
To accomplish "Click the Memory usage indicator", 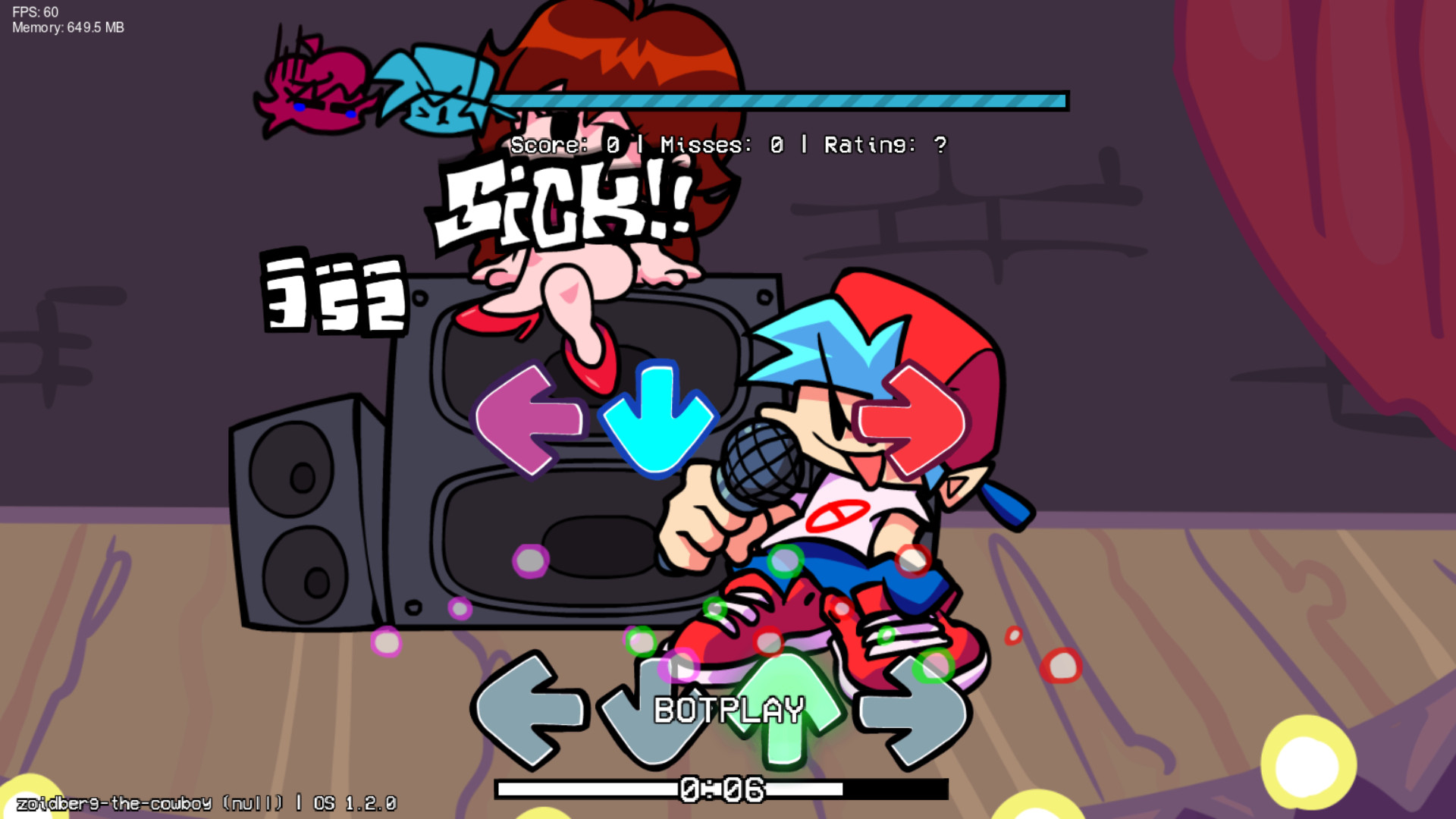I will pos(67,28).
